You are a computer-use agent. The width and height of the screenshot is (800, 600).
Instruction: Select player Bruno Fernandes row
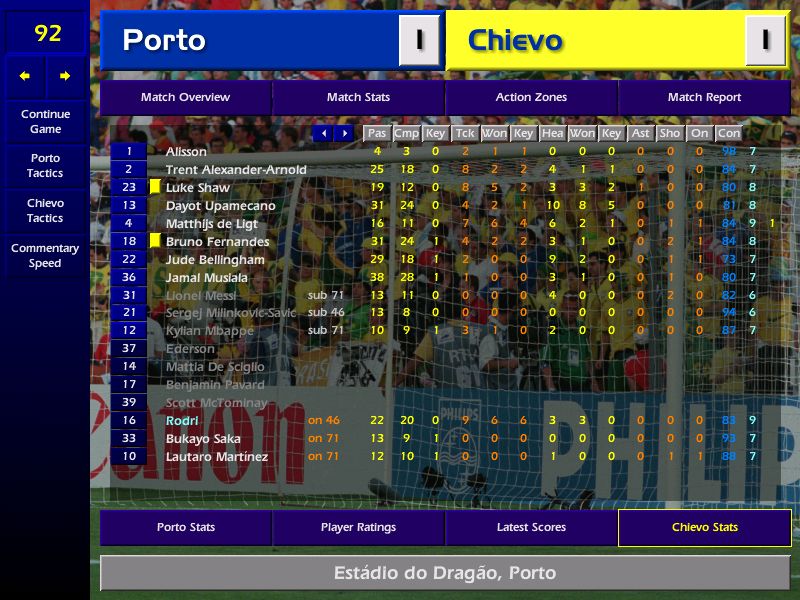(217, 242)
